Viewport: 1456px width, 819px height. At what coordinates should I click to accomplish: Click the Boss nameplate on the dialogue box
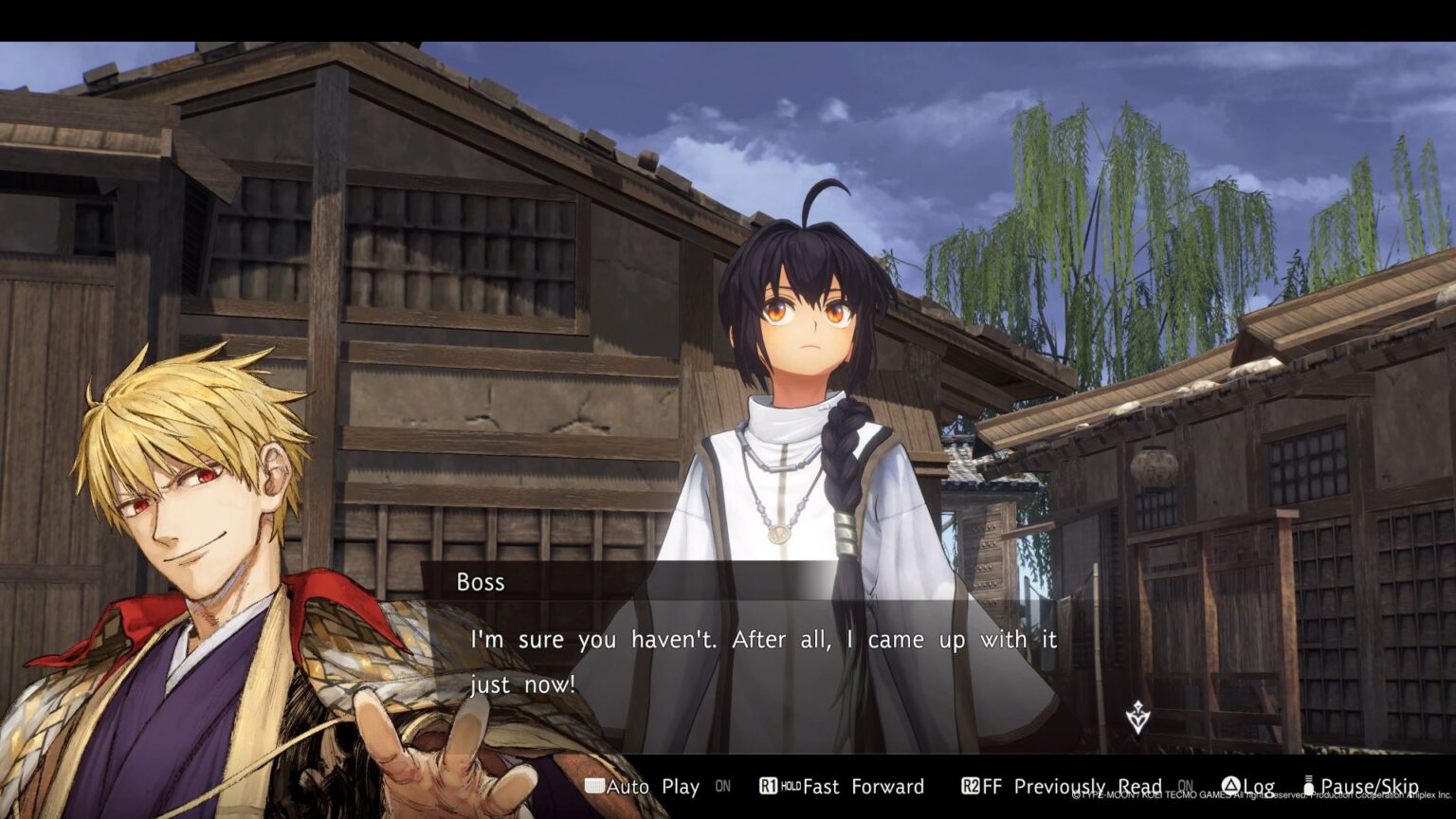(479, 582)
